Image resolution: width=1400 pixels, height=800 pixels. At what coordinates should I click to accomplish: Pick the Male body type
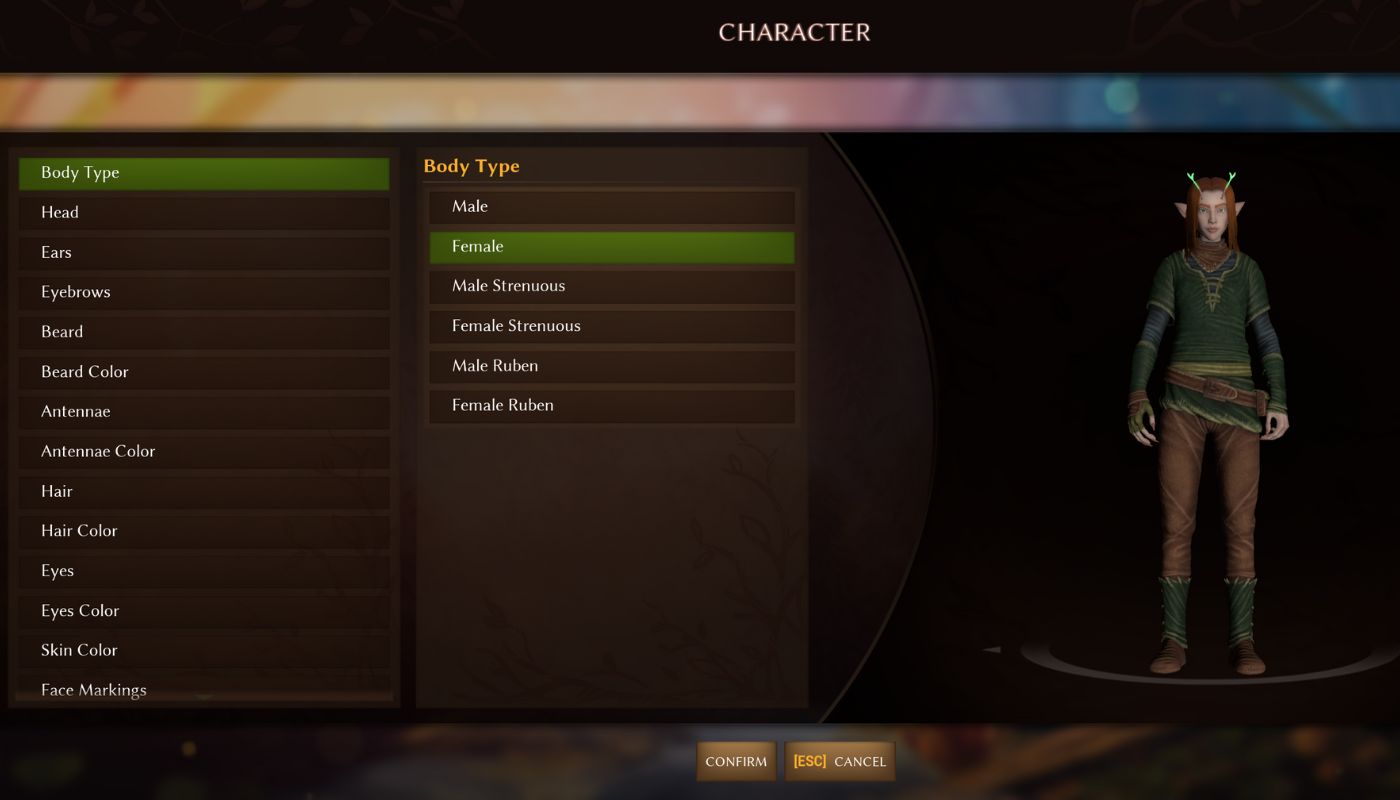tap(612, 207)
